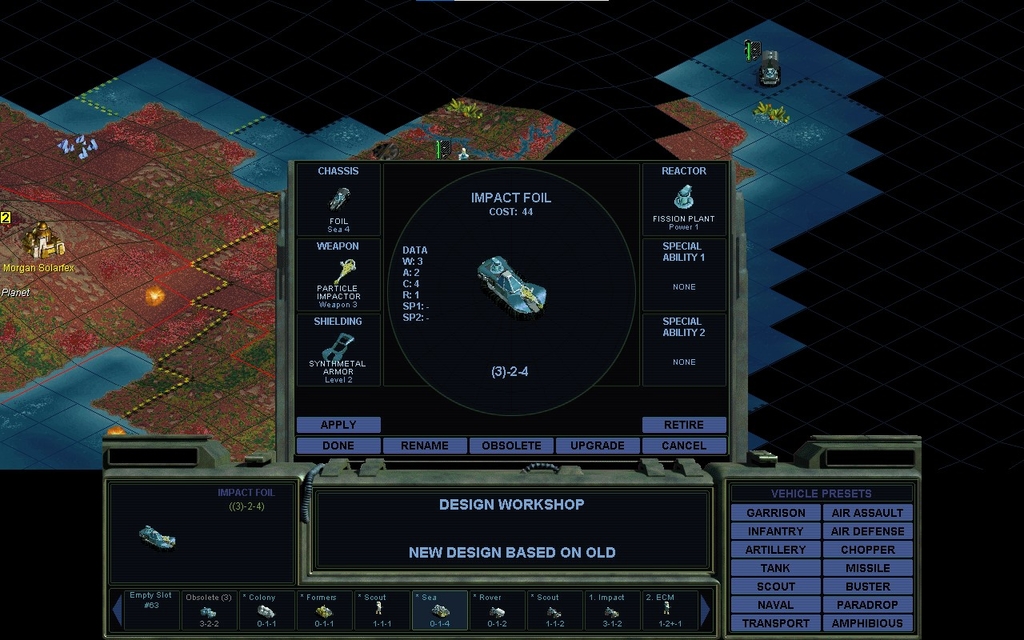Mark the design as Obsolete

(x=511, y=446)
